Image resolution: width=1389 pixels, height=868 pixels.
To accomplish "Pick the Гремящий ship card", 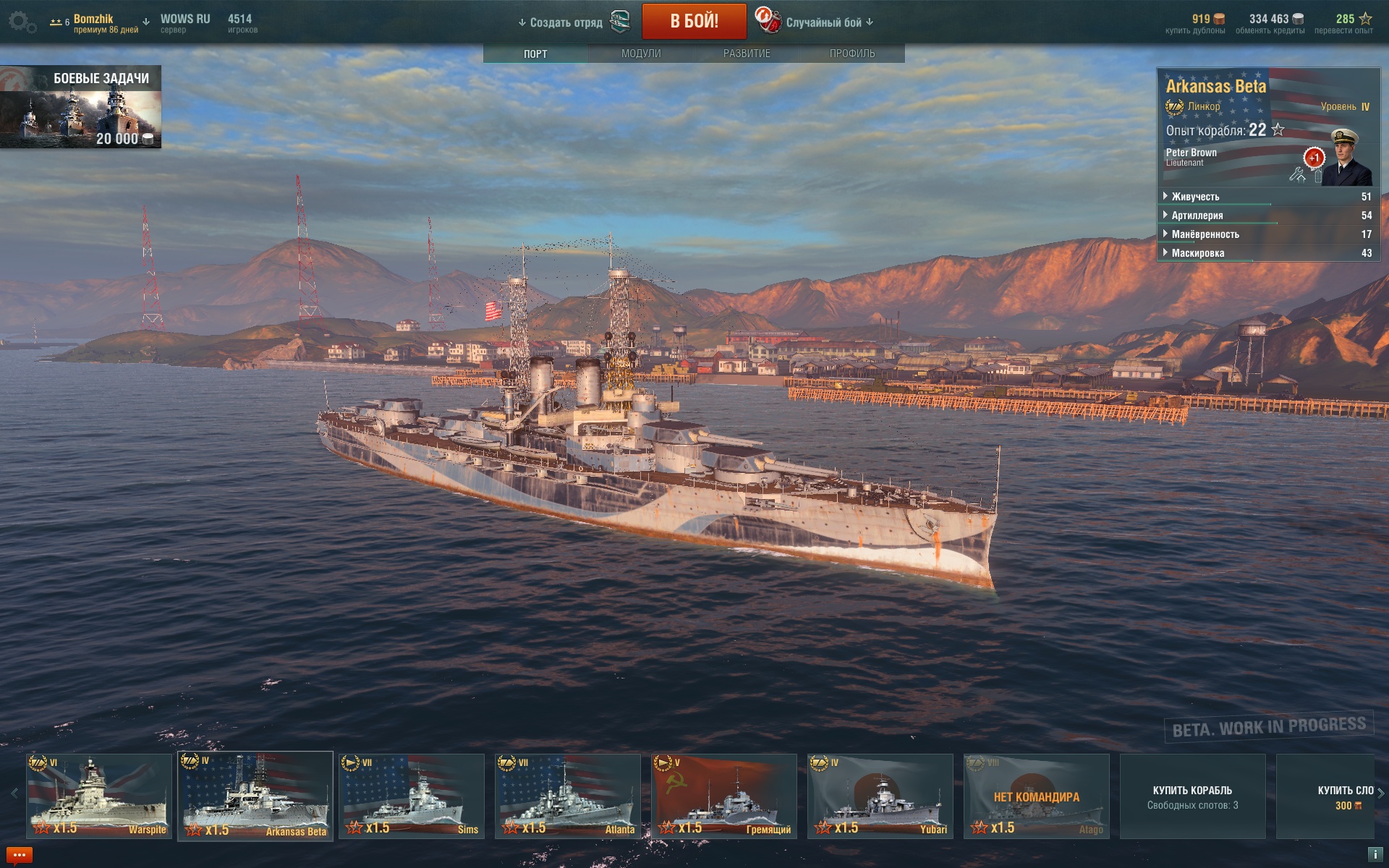I will (x=724, y=796).
